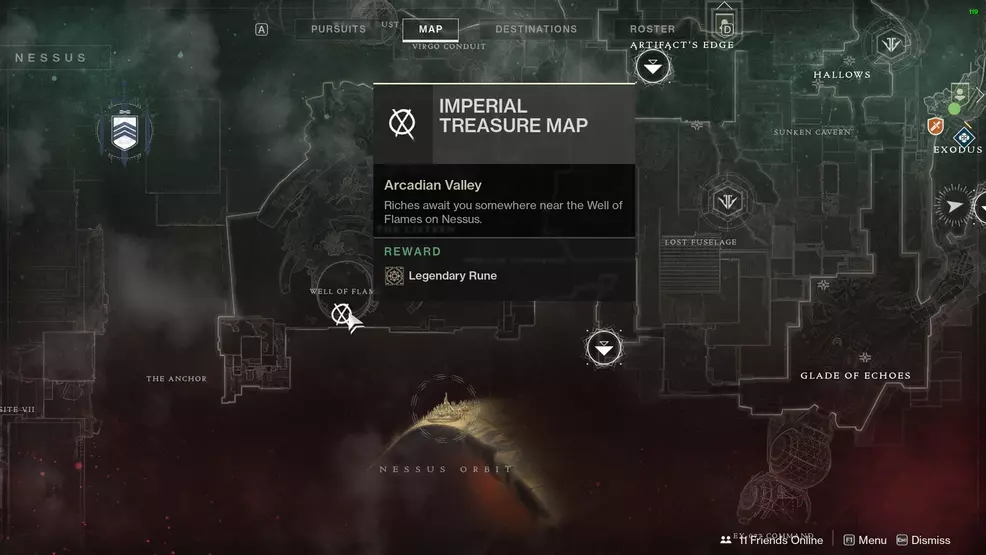986x555 pixels.
Task: Select the orange sword shield marker
Action: pyautogui.click(x=936, y=126)
